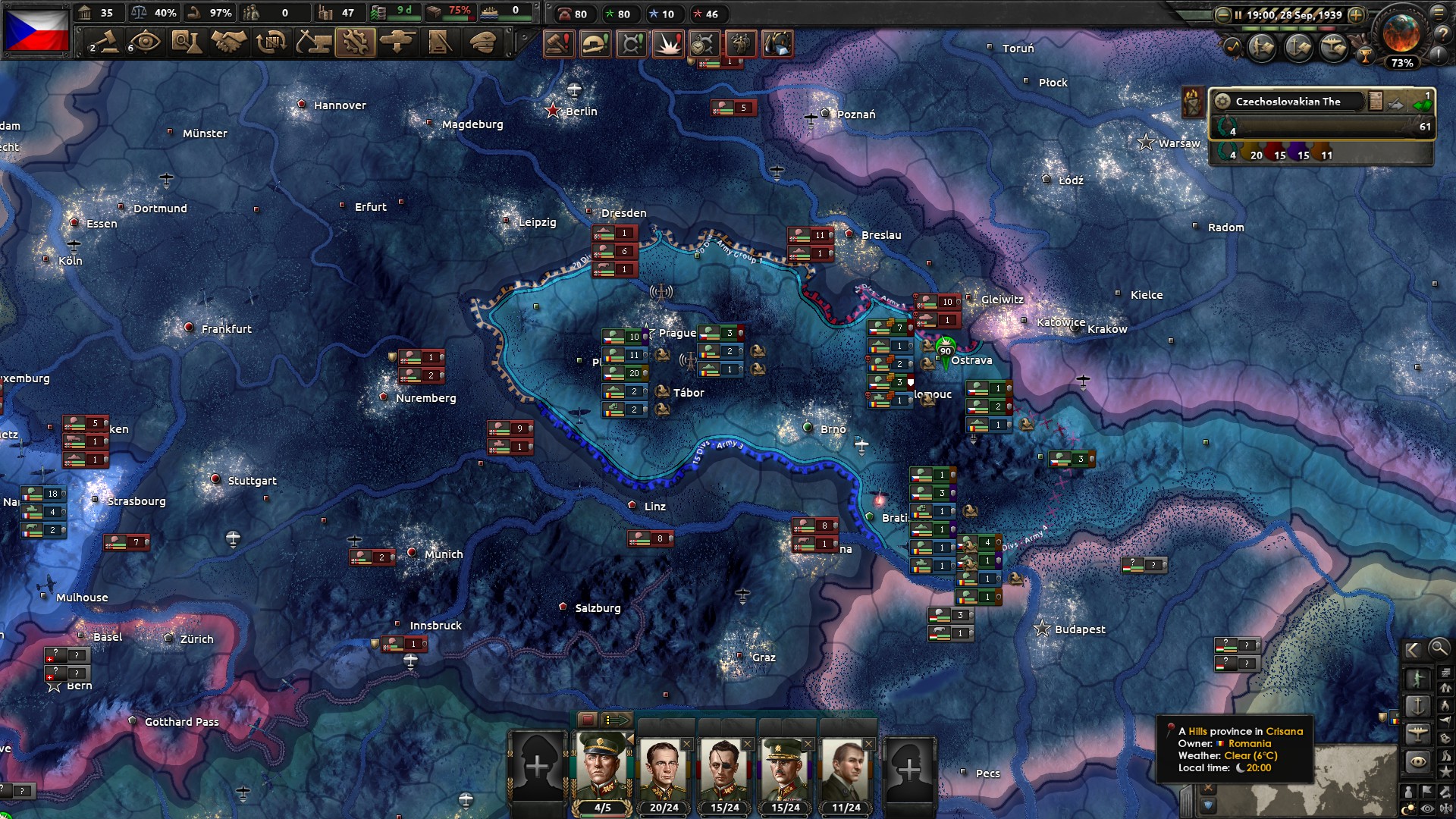The image size is (1456, 819).
Task: Decrease game speed with minus button
Action: point(1222,15)
